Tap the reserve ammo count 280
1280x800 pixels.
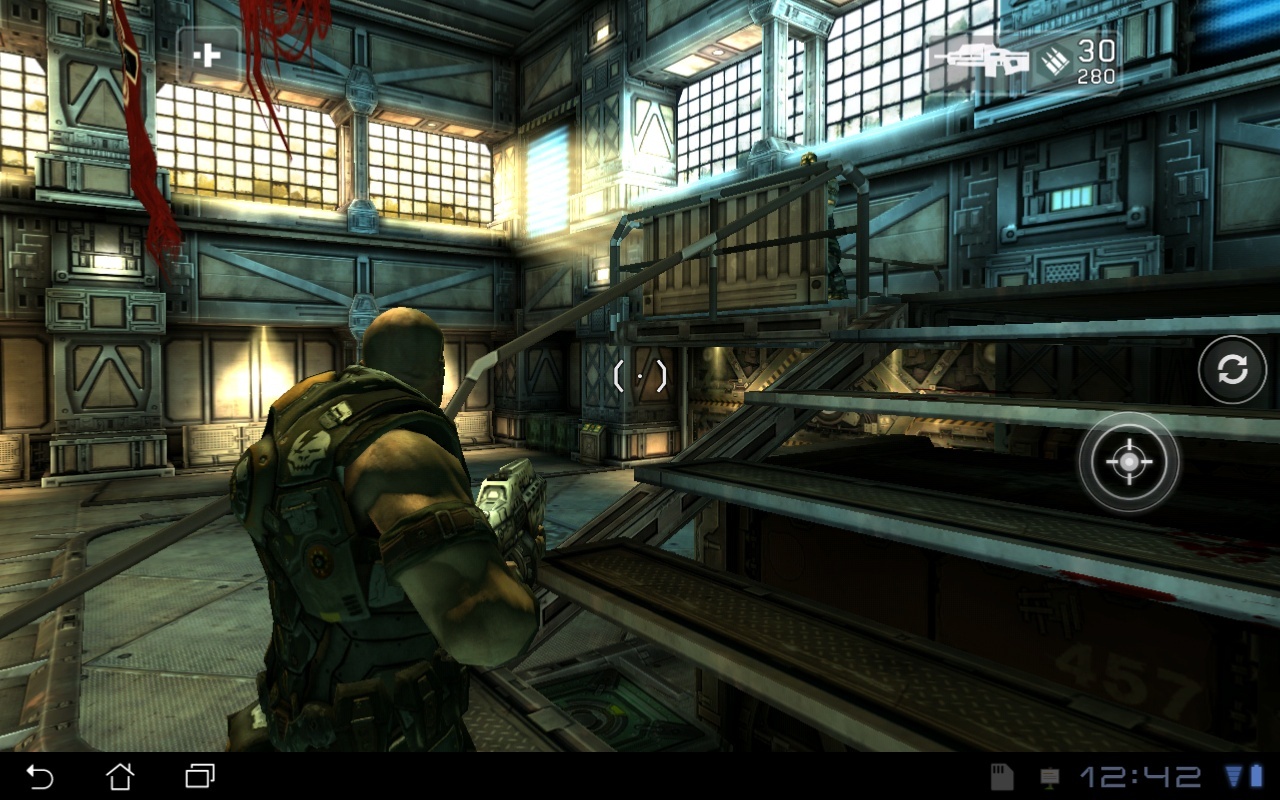[x=1096, y=76]
